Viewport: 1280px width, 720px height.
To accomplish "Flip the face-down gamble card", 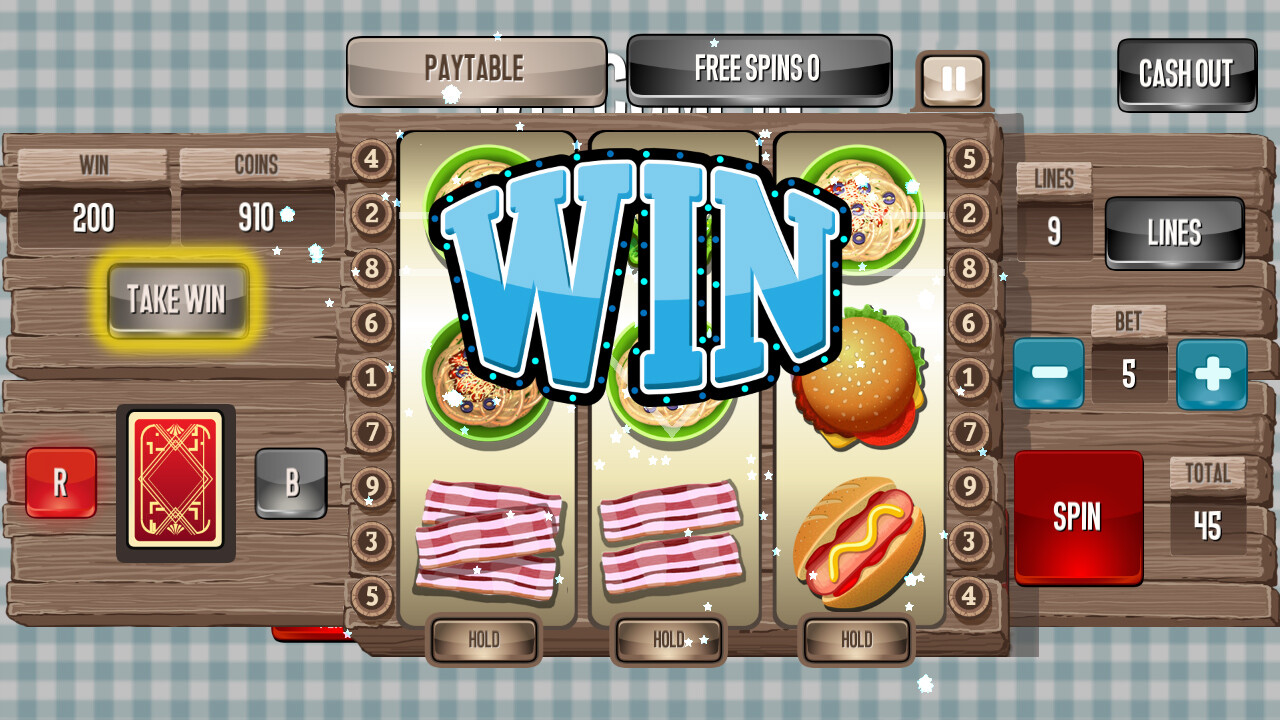I will pos(176,483).
